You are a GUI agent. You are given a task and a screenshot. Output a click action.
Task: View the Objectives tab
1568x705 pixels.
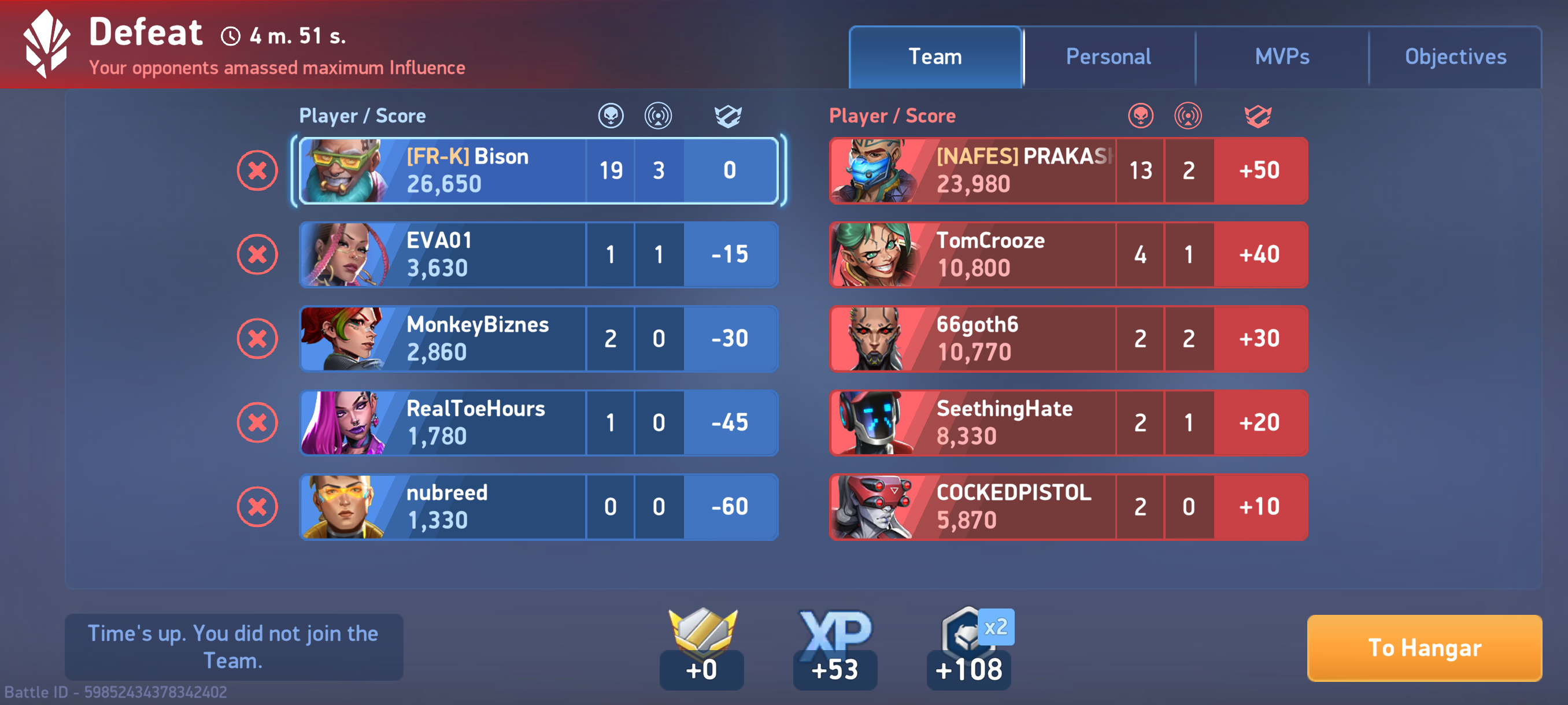[1455, 57]
